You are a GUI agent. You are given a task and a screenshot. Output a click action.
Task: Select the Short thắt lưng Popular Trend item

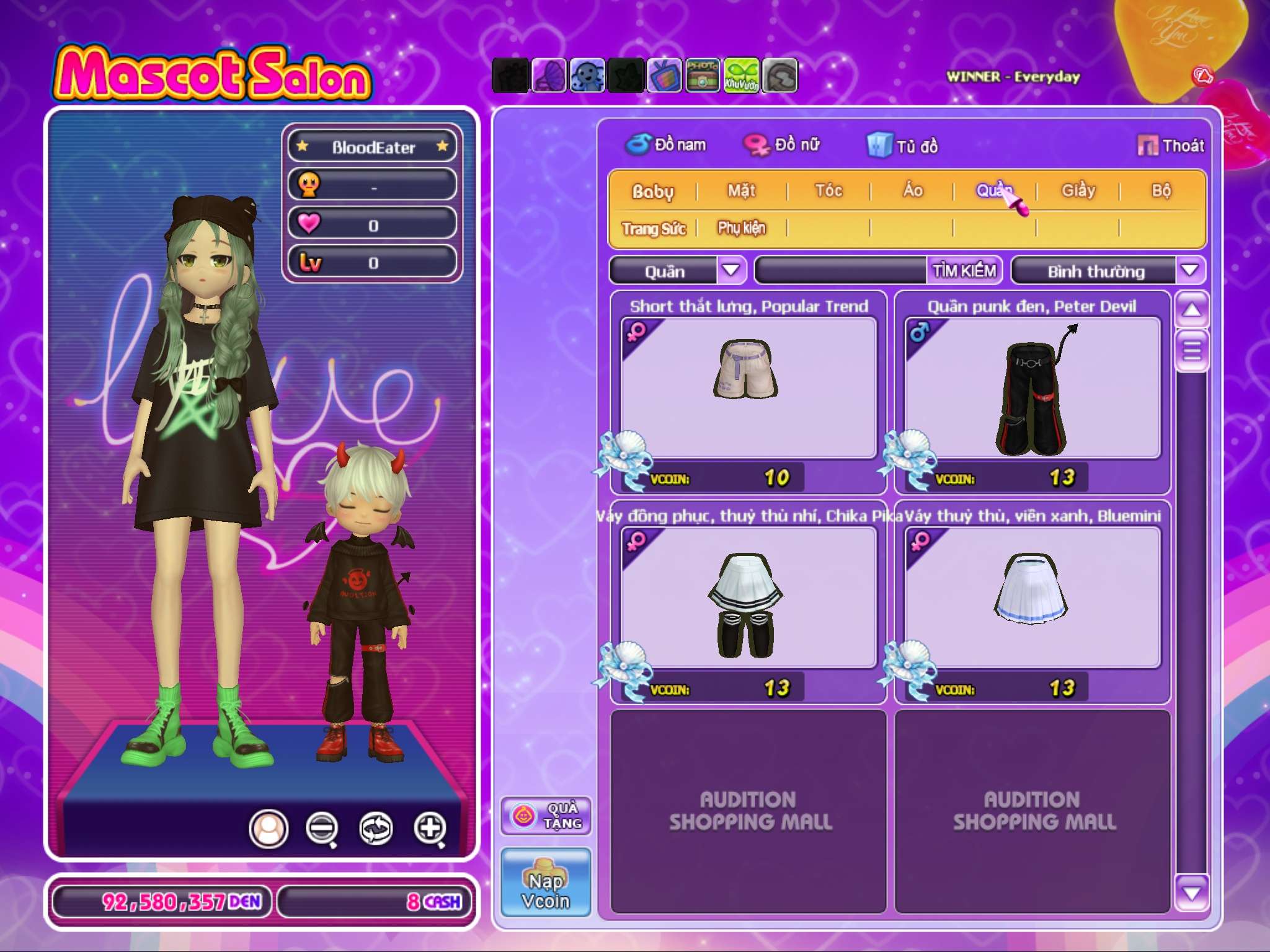pos(748,389)
